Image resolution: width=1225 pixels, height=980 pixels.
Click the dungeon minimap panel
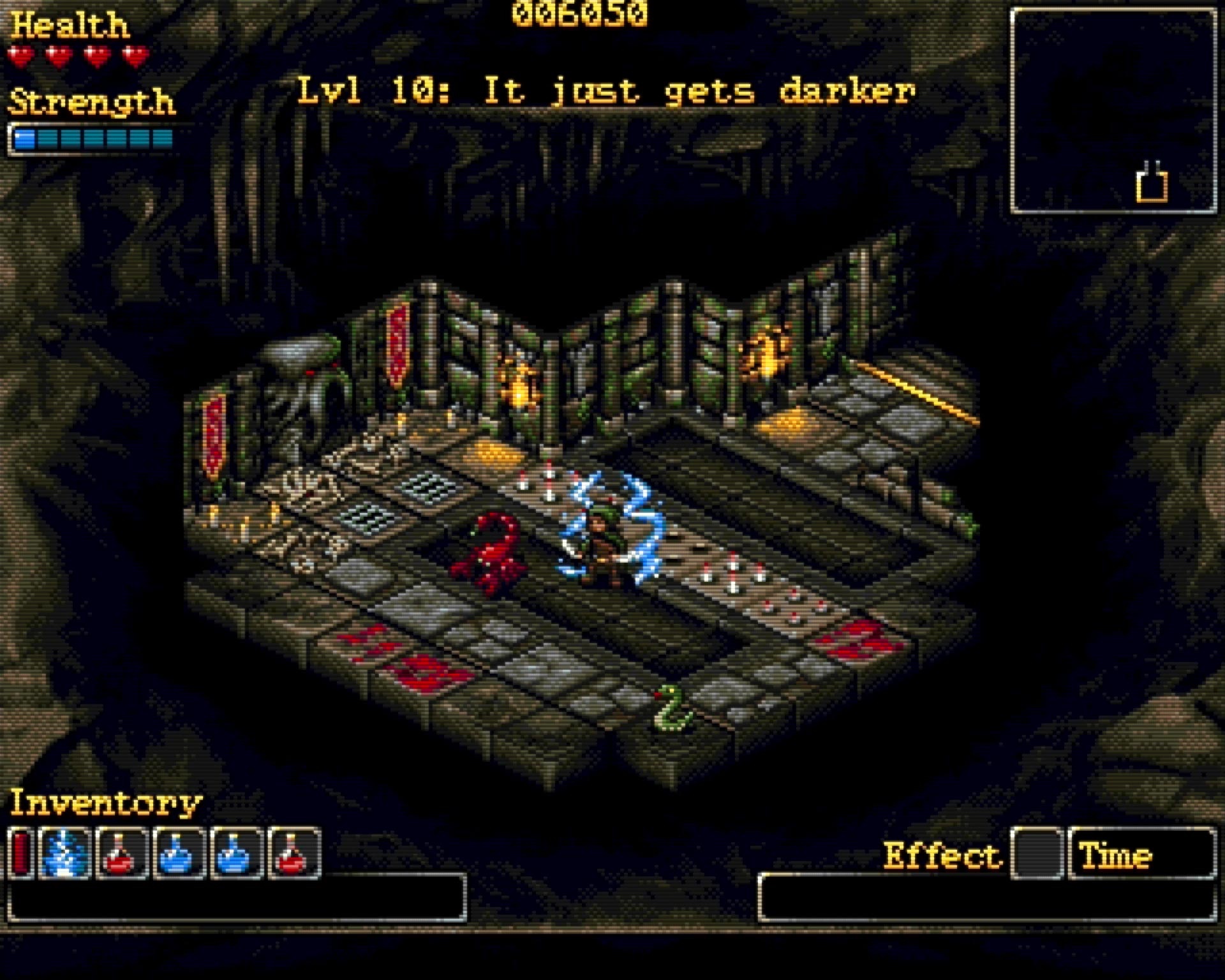[x=1113, y=111]
